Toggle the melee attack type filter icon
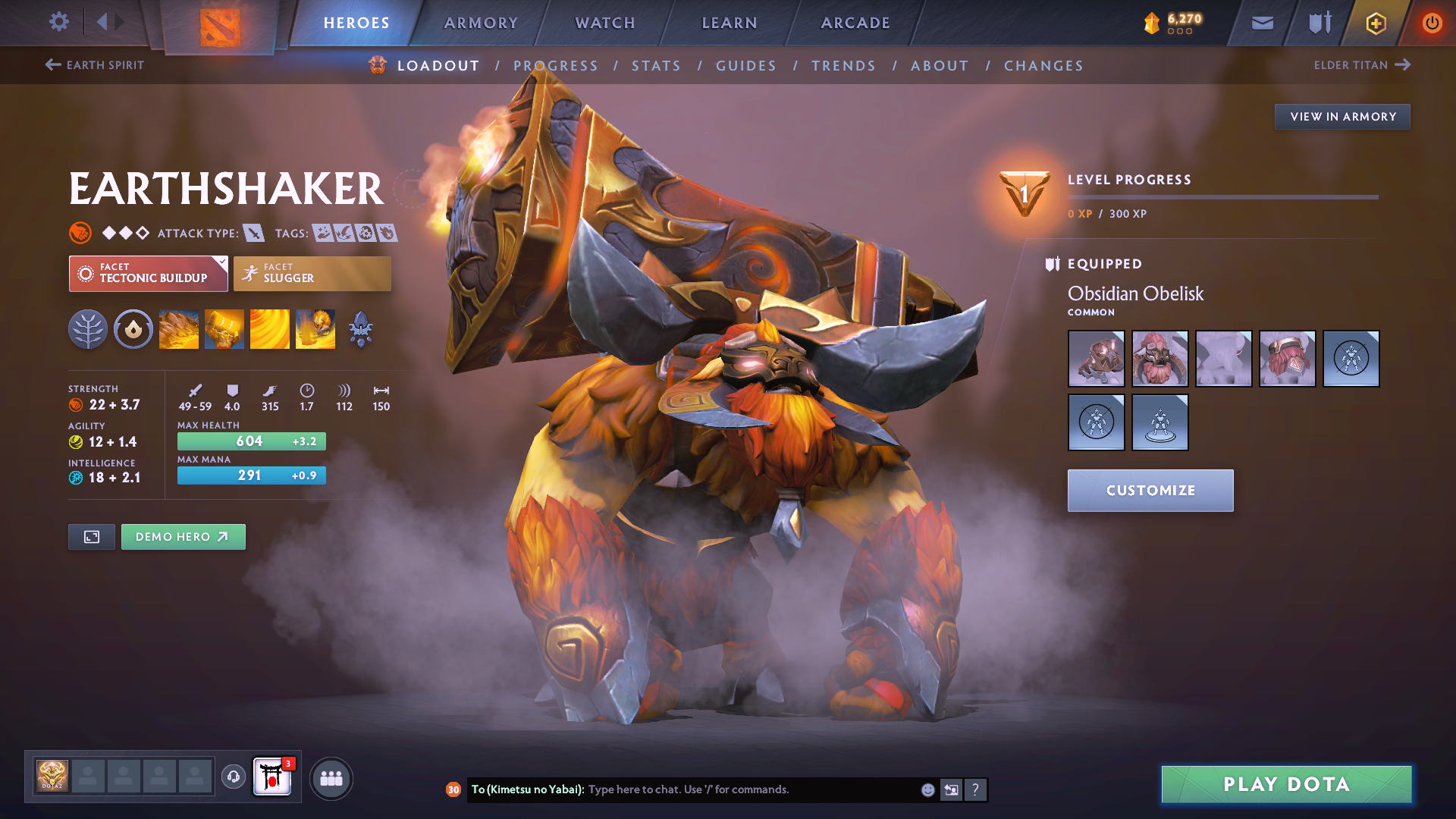The width and height of the screenshot is (1456, 819). 253,233
